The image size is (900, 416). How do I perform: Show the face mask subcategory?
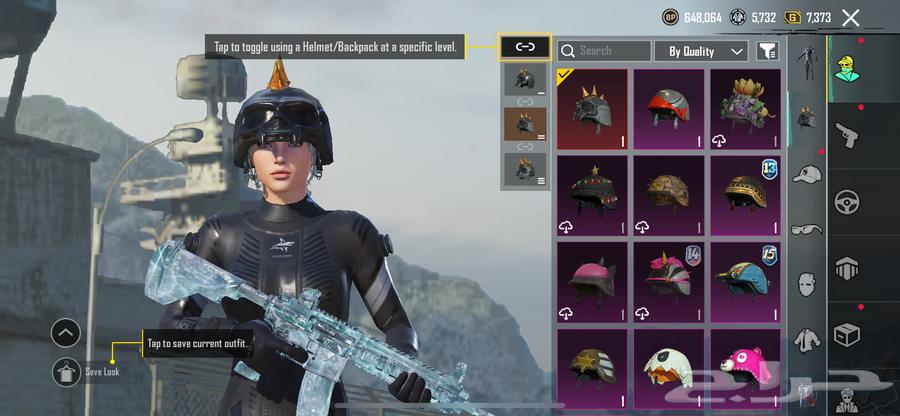[805, 286]
